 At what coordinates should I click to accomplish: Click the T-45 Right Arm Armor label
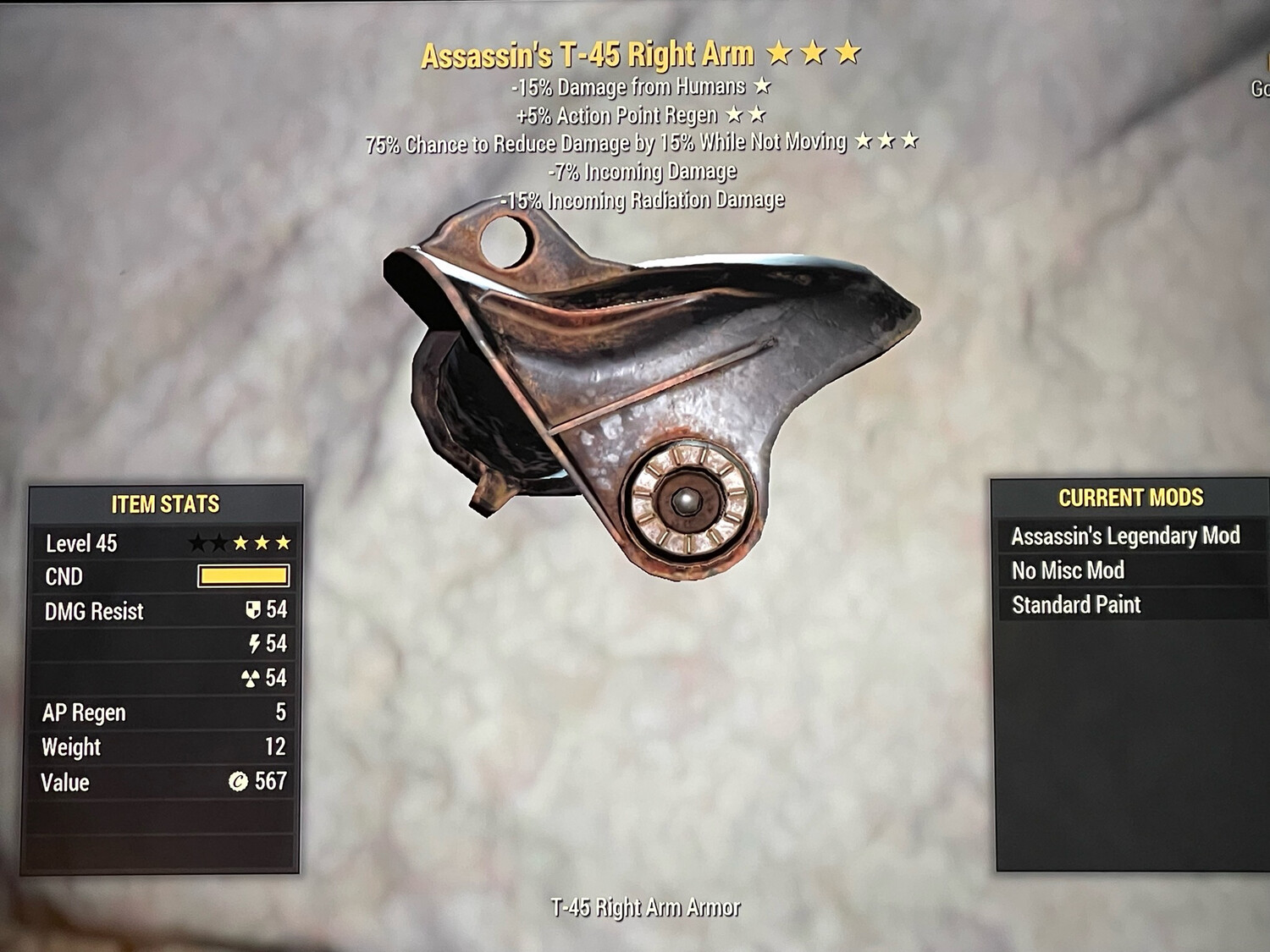[647, 905]
